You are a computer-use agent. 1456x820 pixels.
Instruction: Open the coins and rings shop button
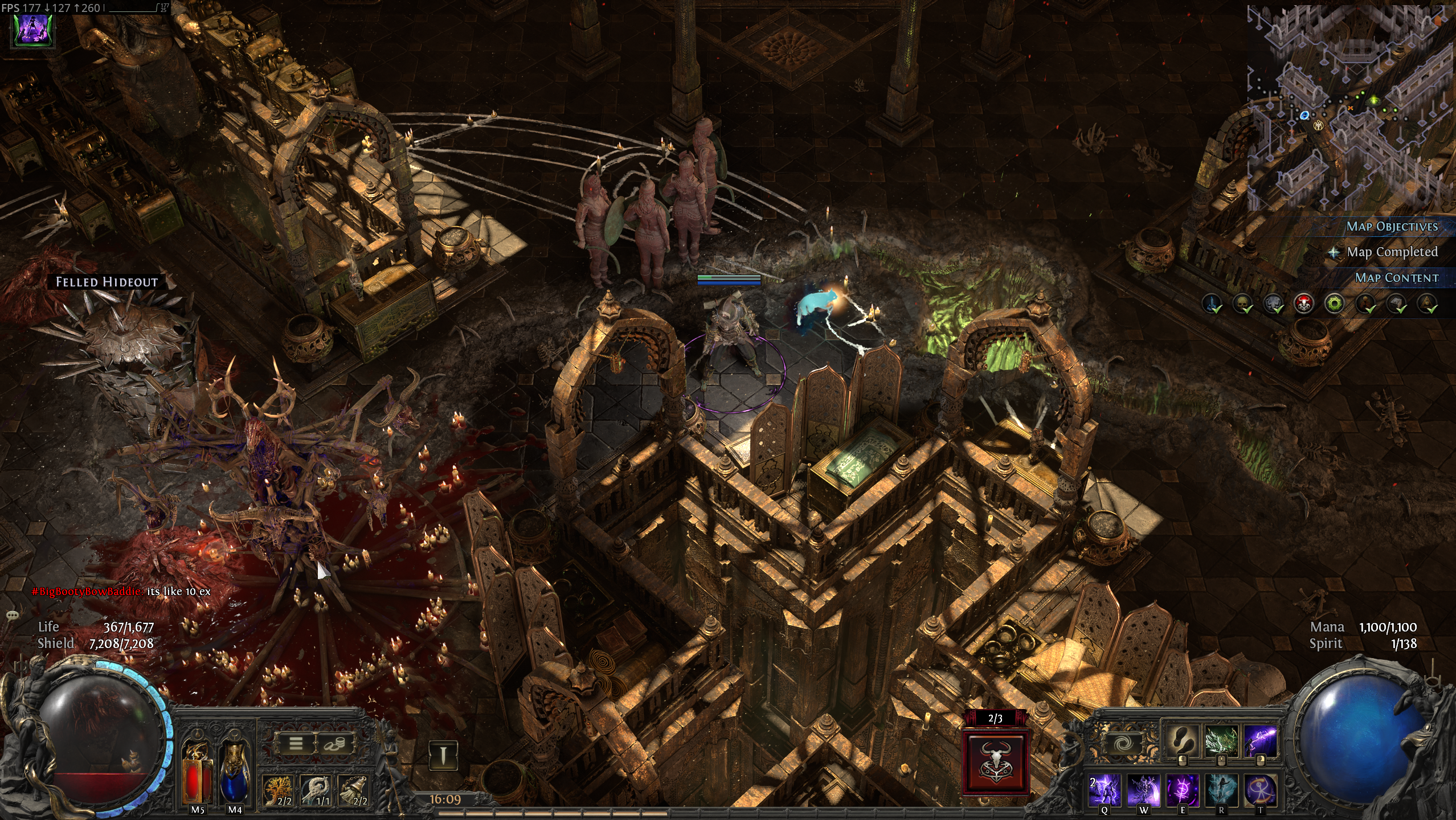click(x=335, y=743)
